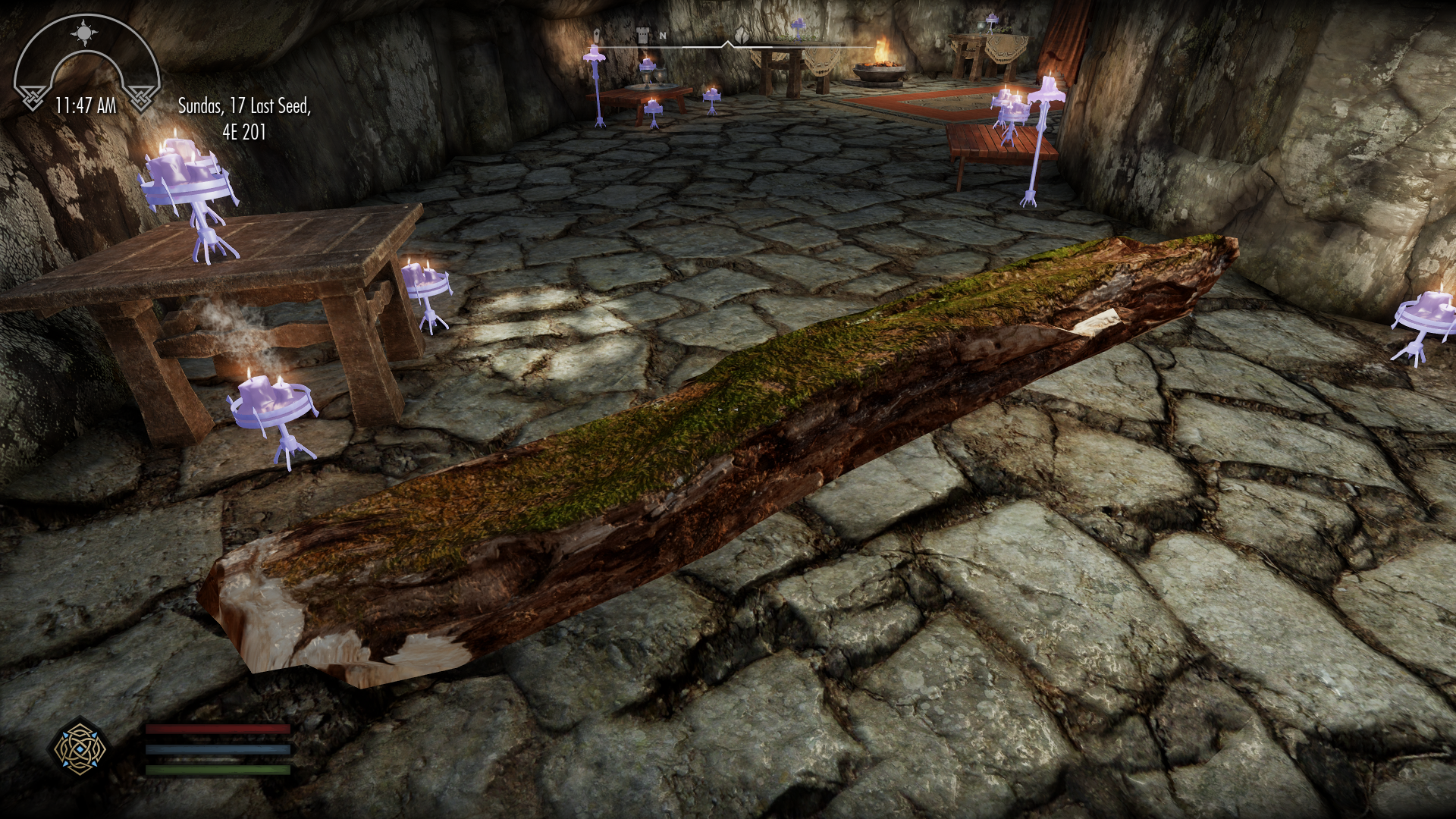Screen dimensions: 1456x819
Task: Select the shield-shaped compass marker
Action: click(739, 34)
